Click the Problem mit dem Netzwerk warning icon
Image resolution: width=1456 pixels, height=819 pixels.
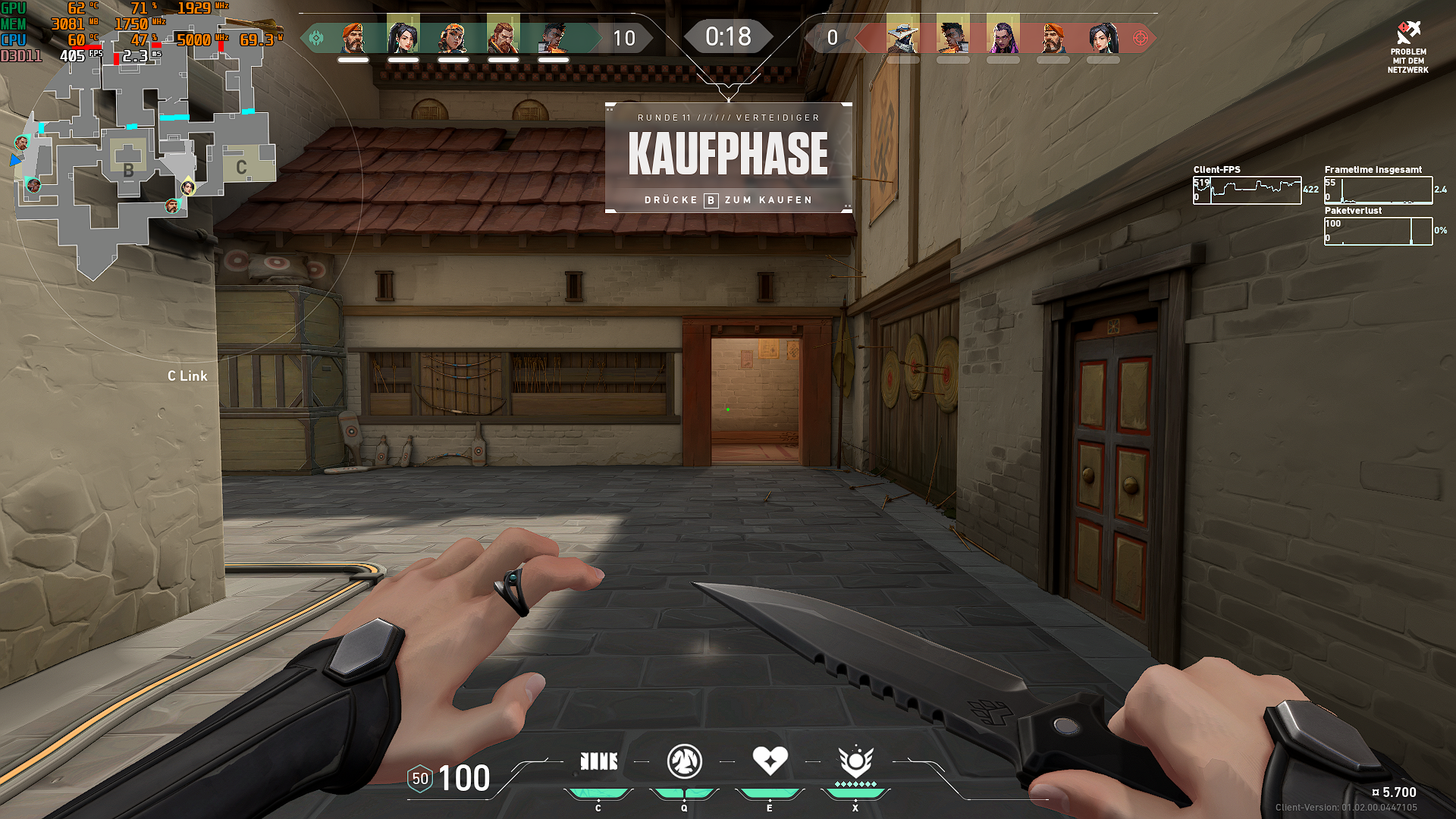point(1408,32)
